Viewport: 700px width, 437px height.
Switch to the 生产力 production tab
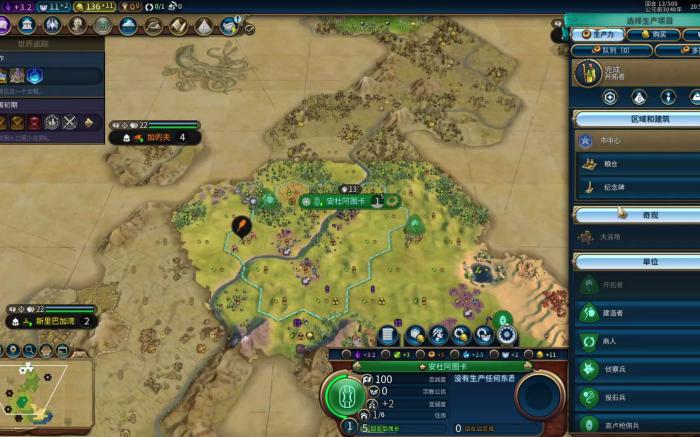coord(596,34)
